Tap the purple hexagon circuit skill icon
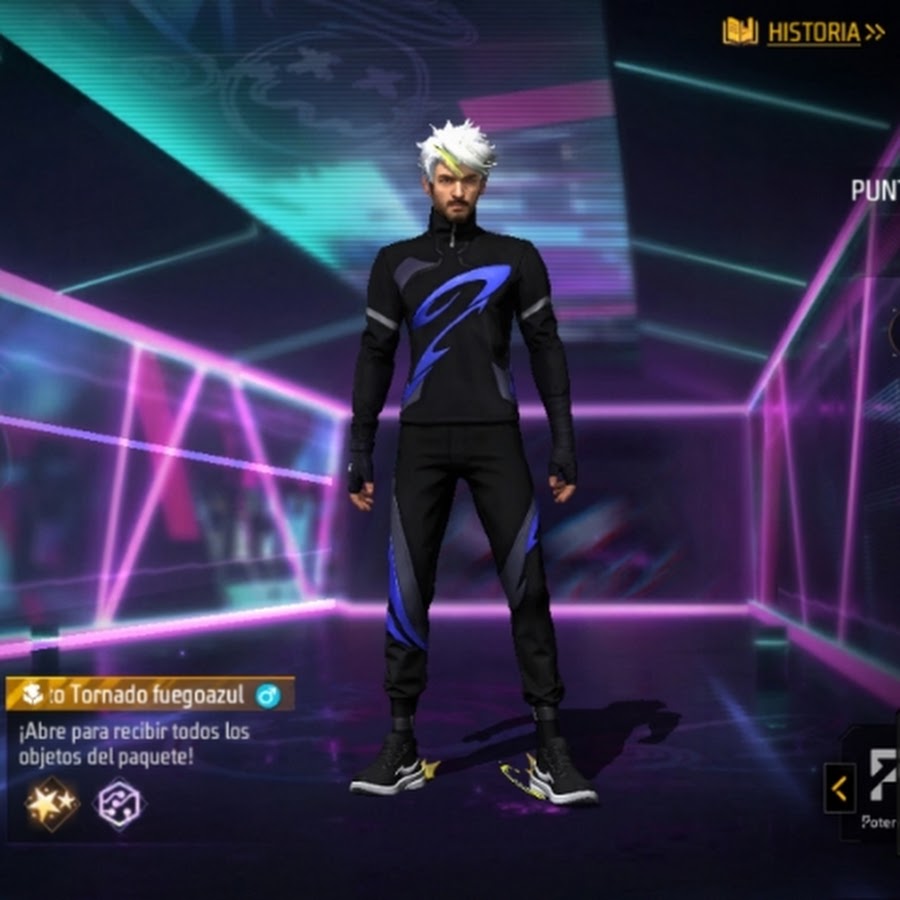Screen dimensions: 900x900 pyautogui.click(x=120, y=804)
